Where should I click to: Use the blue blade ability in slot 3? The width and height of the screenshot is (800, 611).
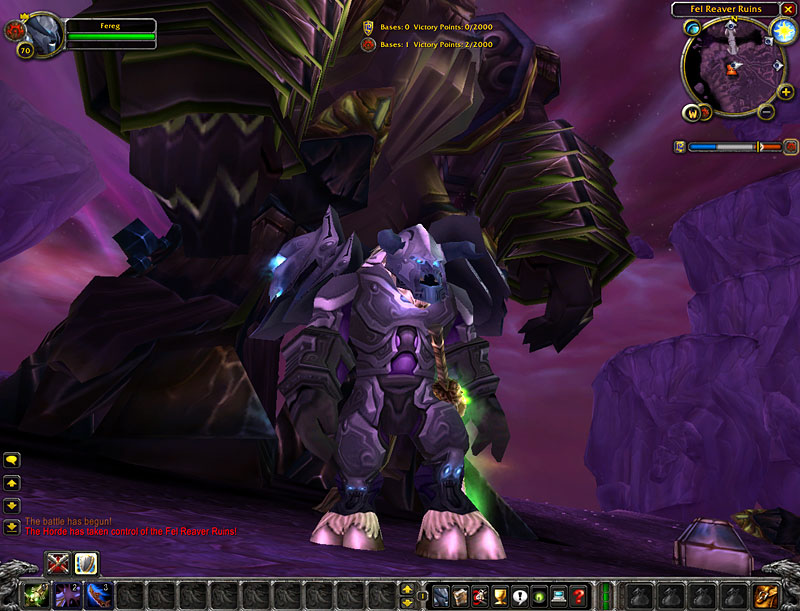97,594
